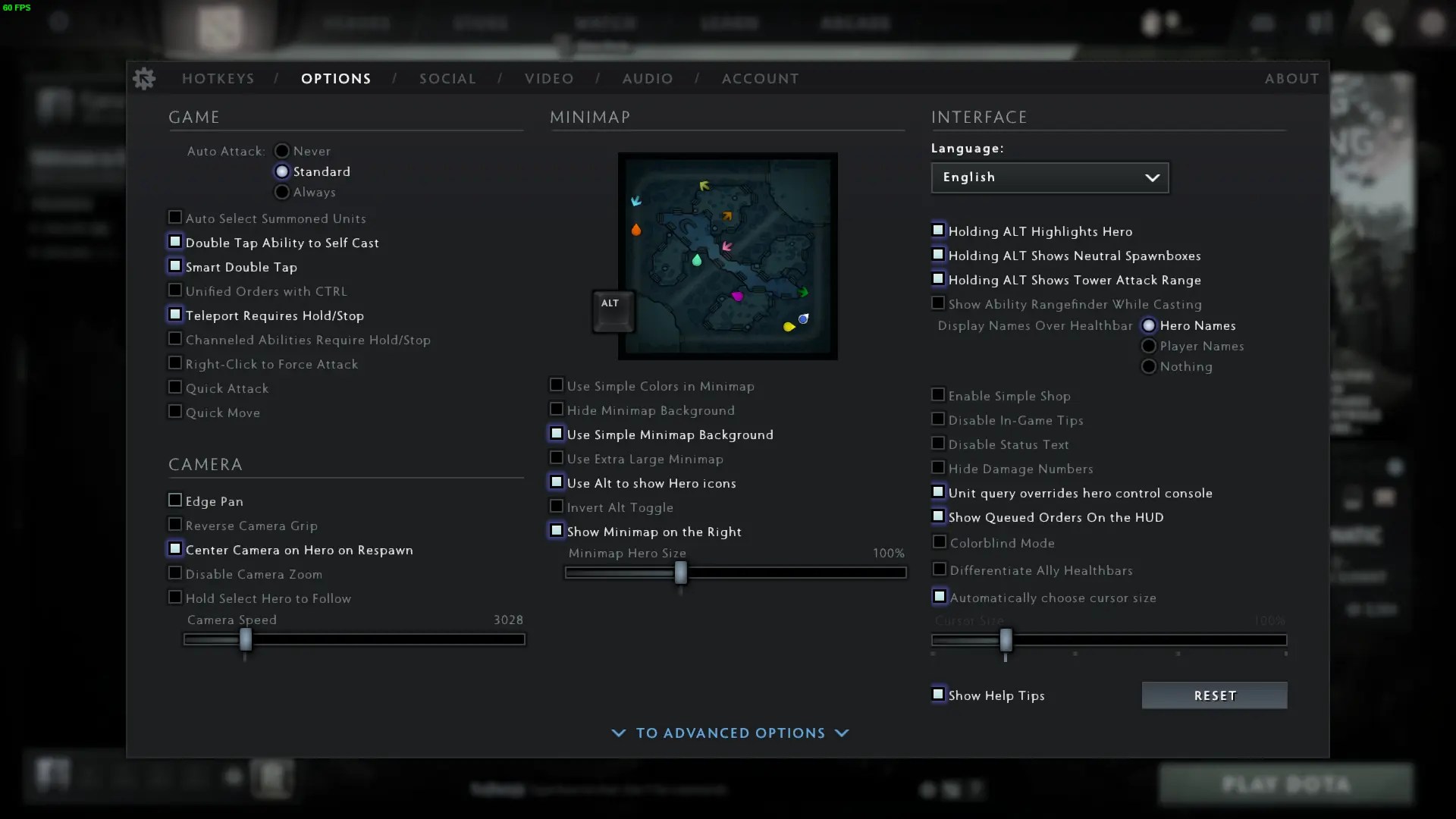
Task: Click the RESET button
Action: pyautogui.click(x=1214, y=695)
